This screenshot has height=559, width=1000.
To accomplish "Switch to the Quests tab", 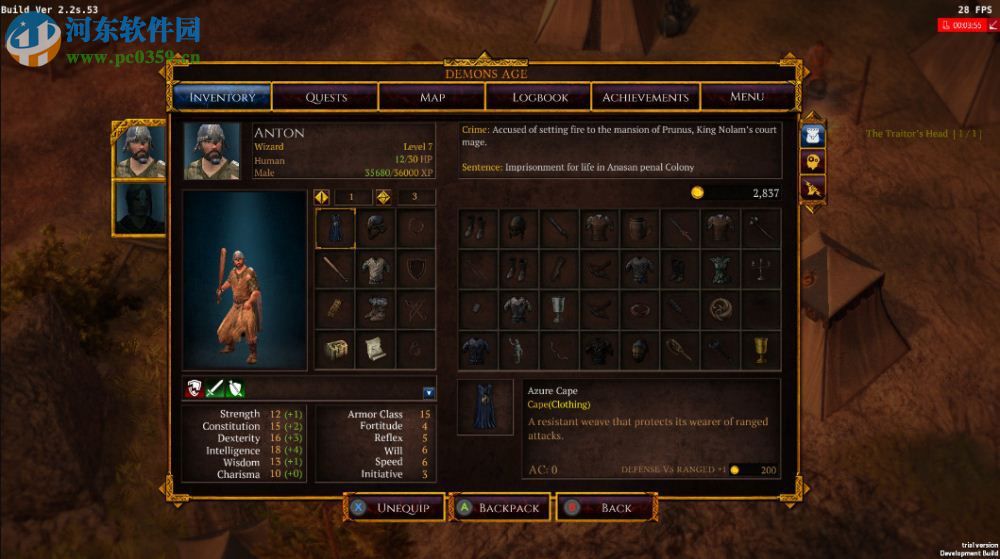I will [x=326, y=97].
